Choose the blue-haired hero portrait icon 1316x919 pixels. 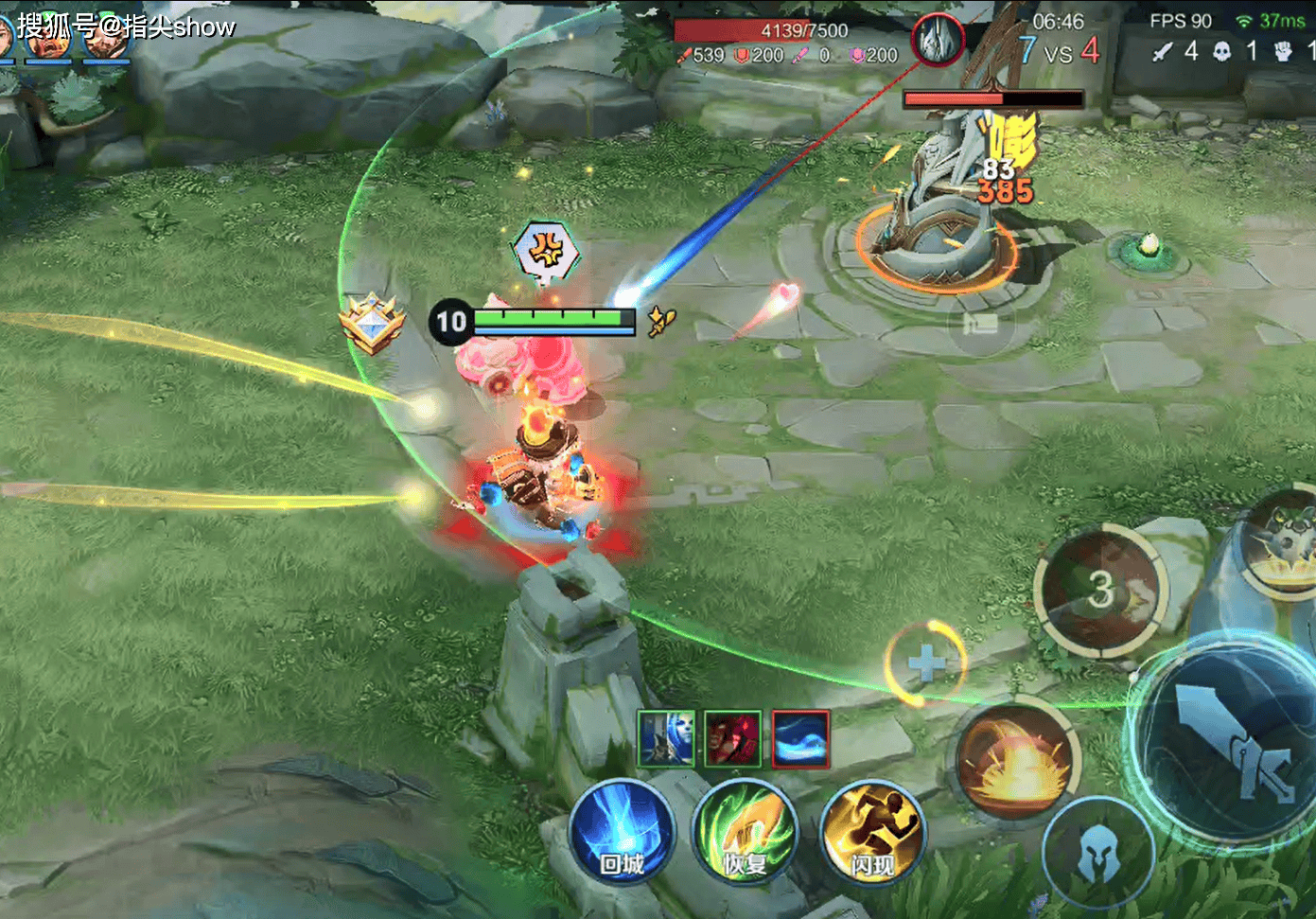click(x=666, y=738)
